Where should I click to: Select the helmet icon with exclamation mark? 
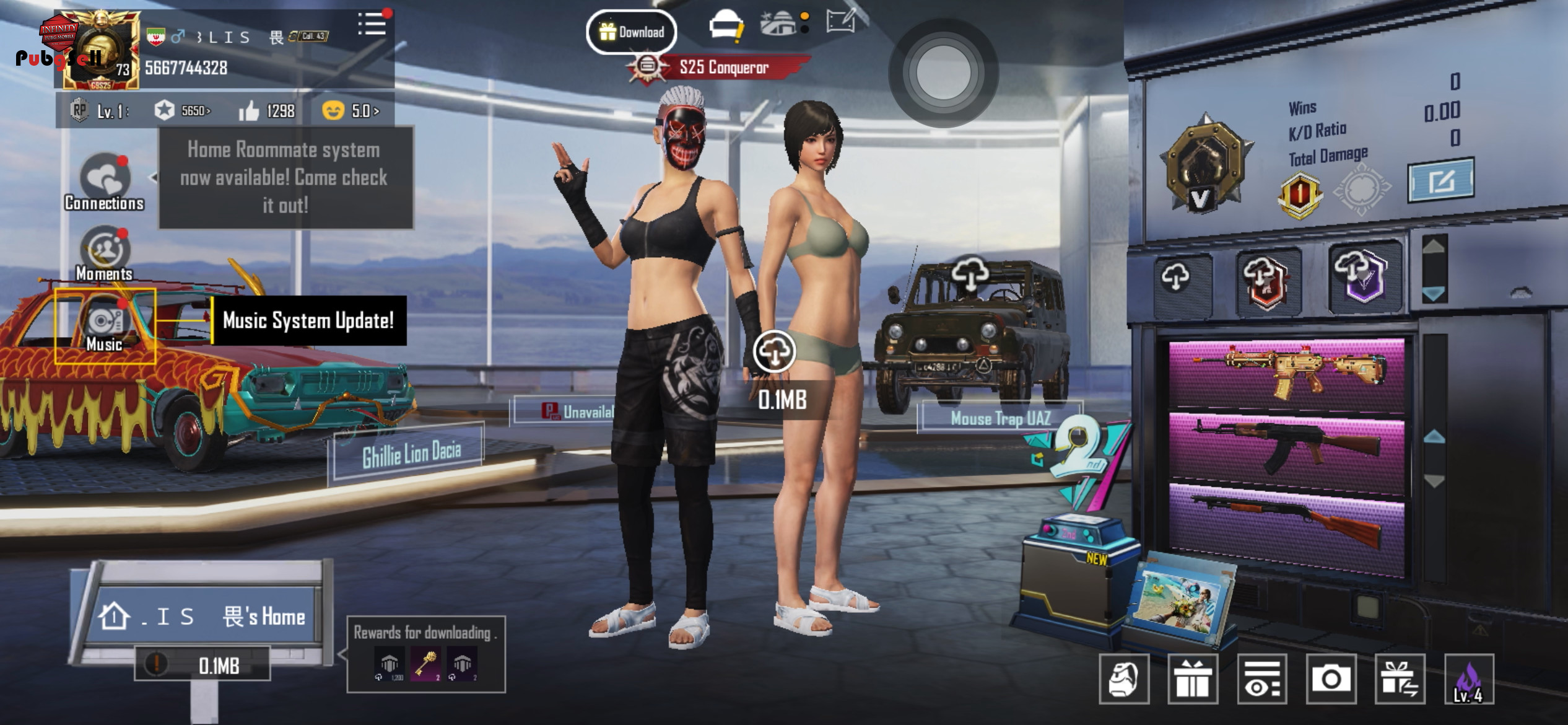[725, 27]
